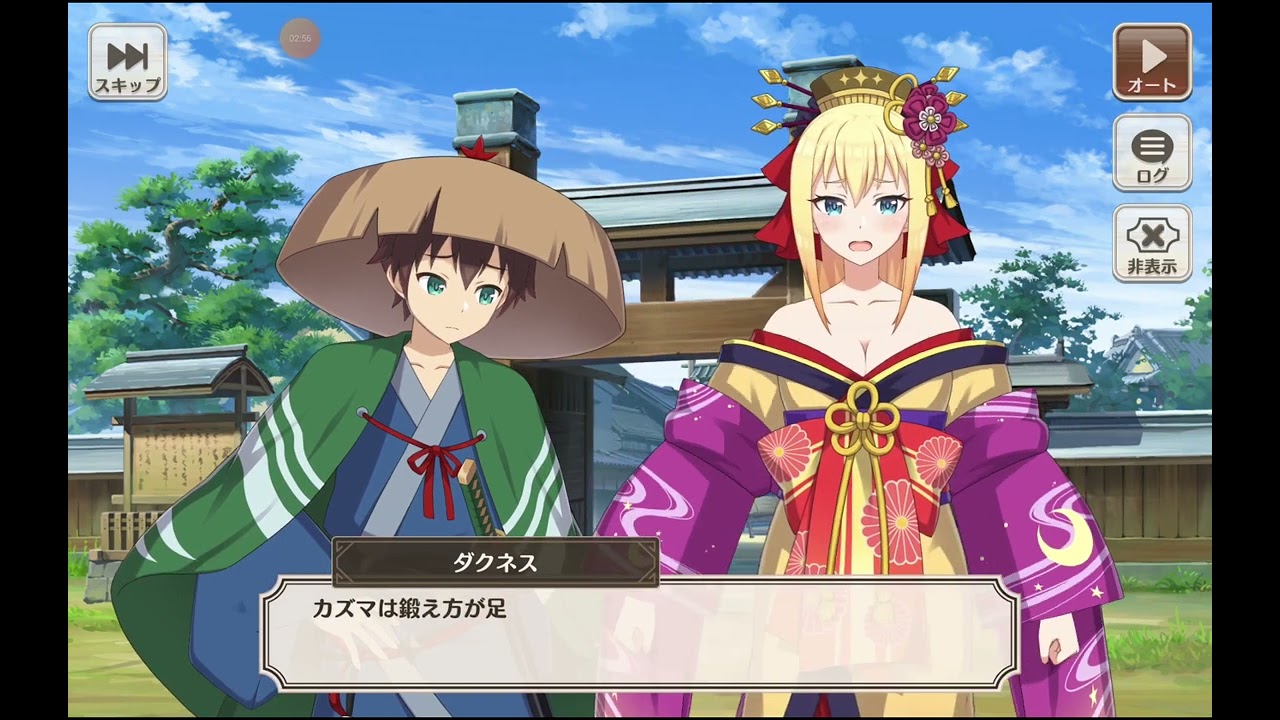Toggle the dialogue UI visibility with 非表示
1280x720 pixels.
click(x=1154, y=243)
